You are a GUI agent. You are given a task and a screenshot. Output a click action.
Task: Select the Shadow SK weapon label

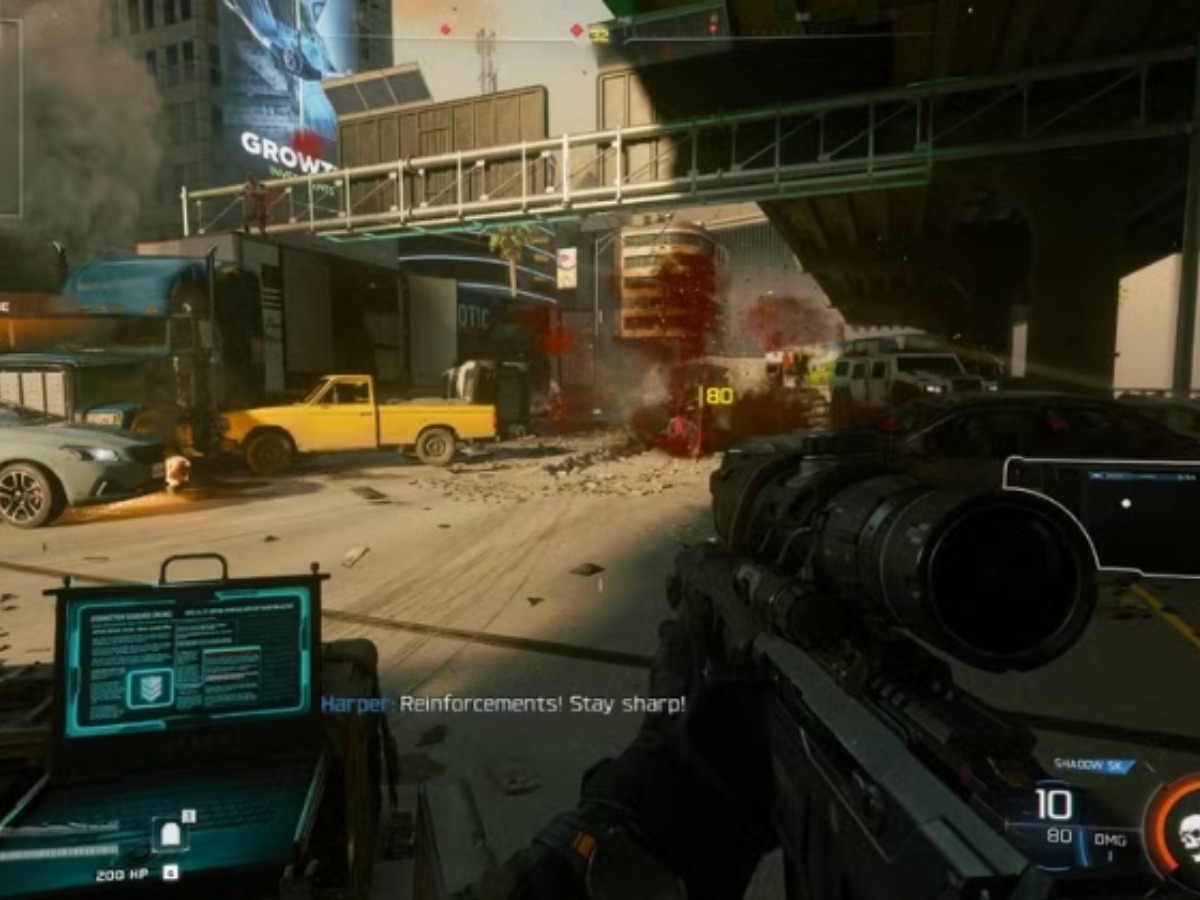(1092, 766)
